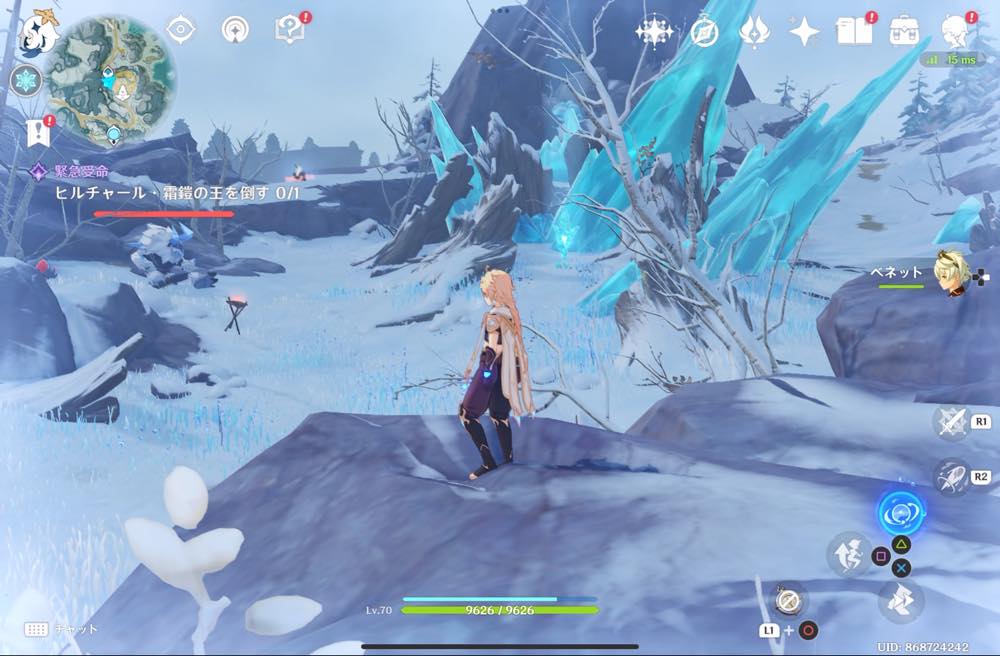Open the compass Events icon

click(x=704, y=31)
